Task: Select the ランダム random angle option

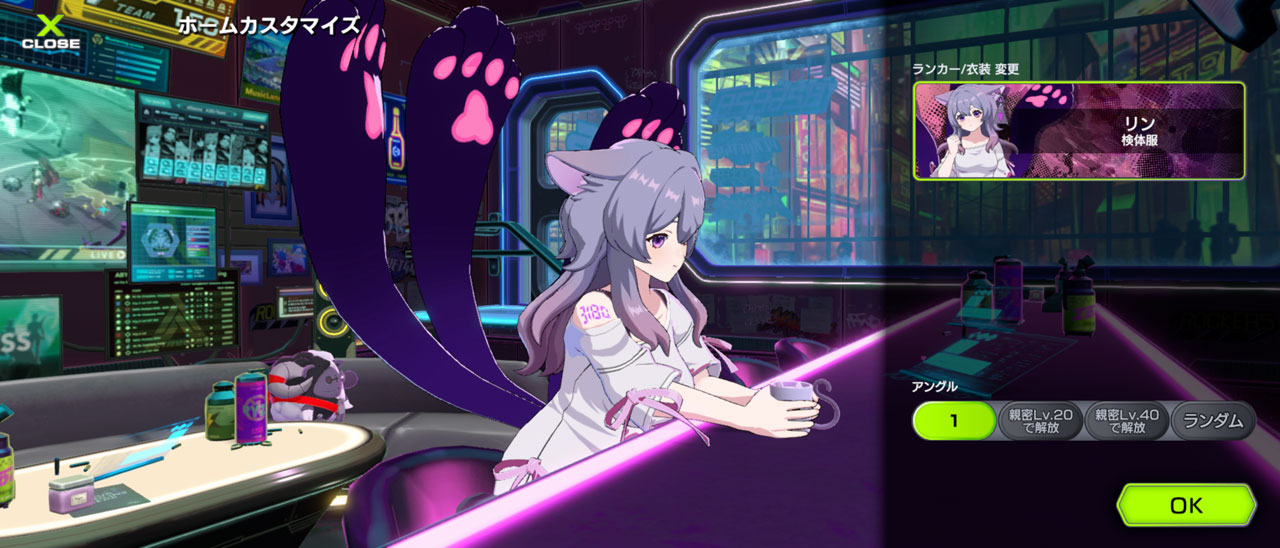Action: coord(1213,421)
